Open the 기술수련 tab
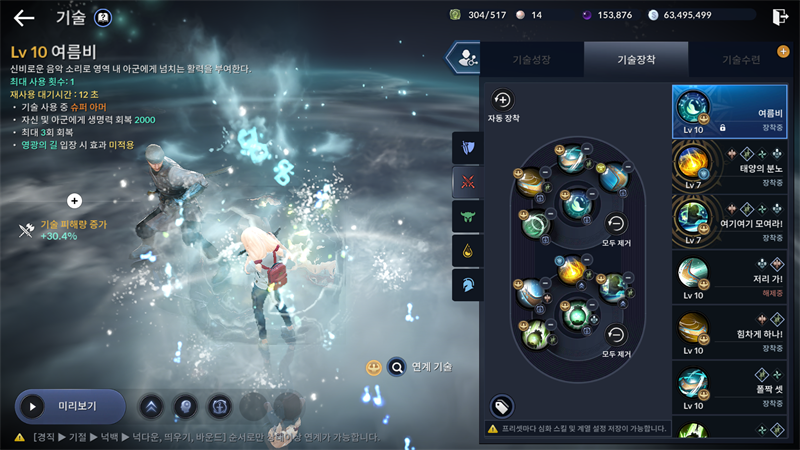This screenshot has height=450, width=800. coord(740,59)
